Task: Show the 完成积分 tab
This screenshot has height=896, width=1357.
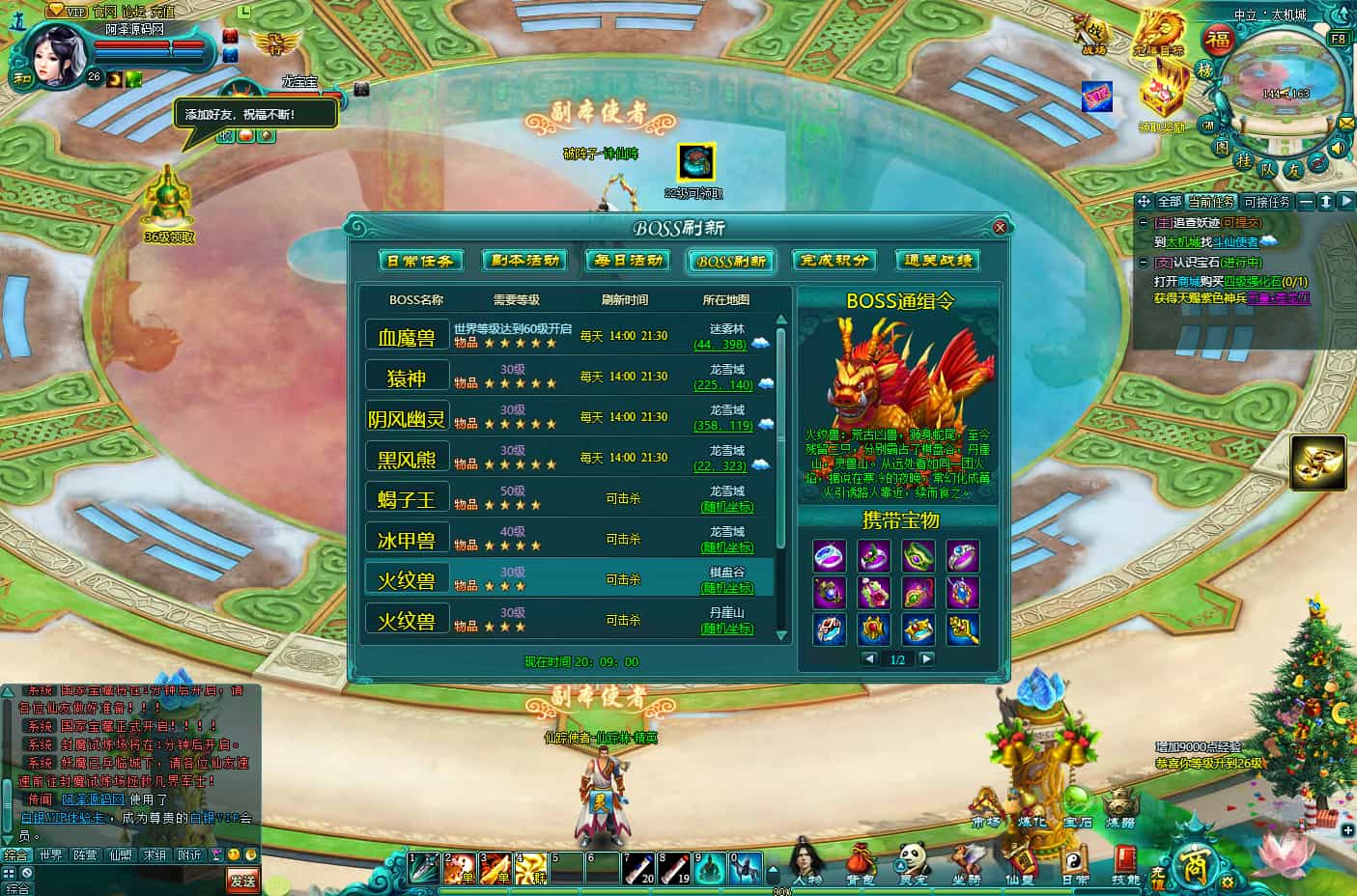Action: (834, 261)
